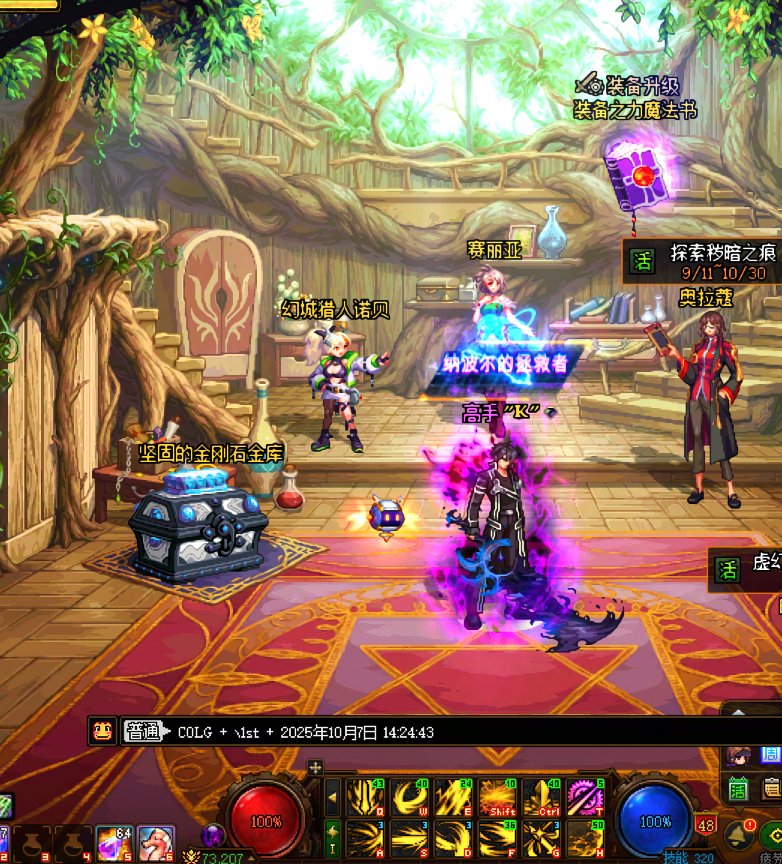The width and height of the screenshot is (782, 864).
Task: Activate the skill in the F slot
Action: pos(497,838)
